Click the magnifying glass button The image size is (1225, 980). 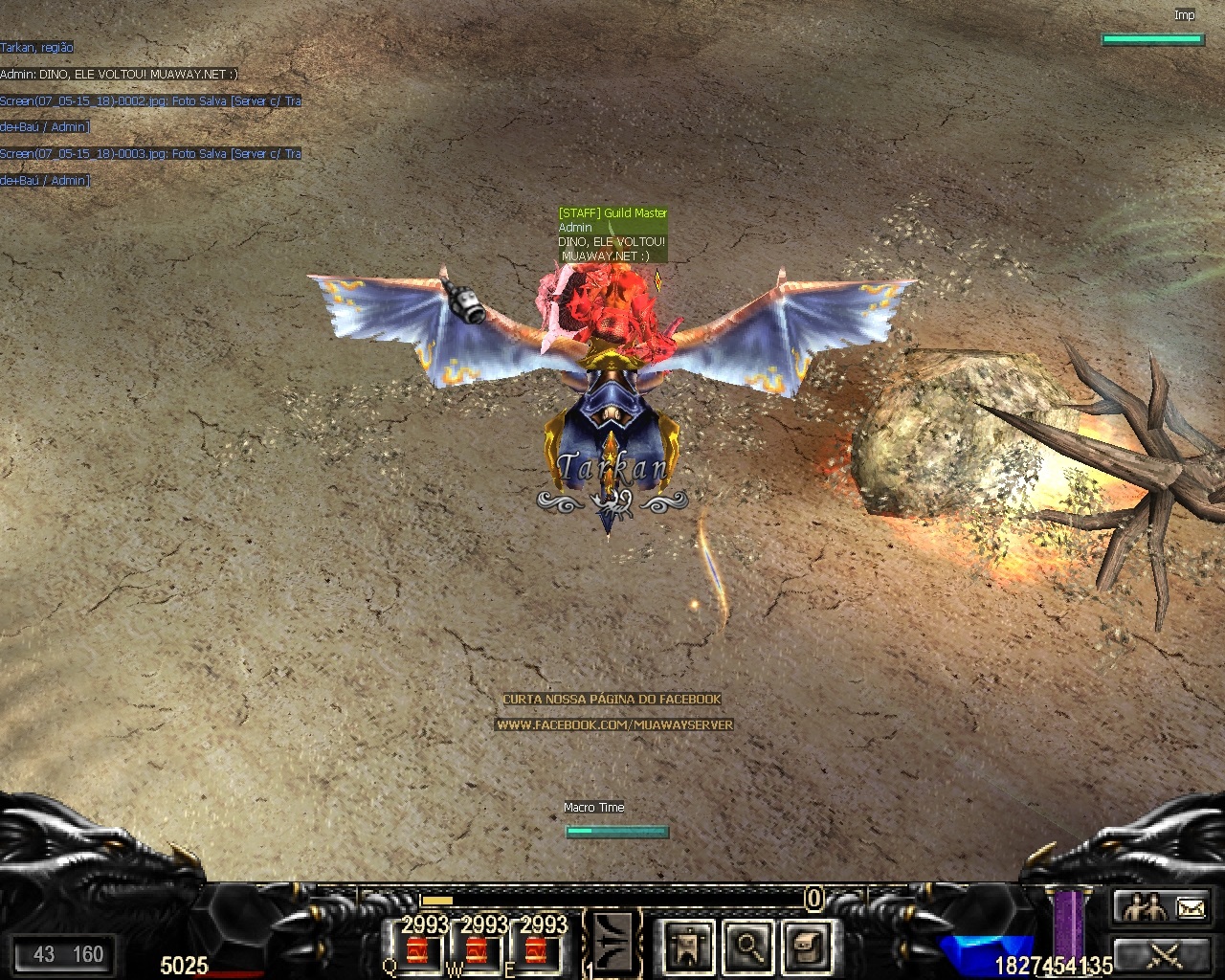click(749, 946)
